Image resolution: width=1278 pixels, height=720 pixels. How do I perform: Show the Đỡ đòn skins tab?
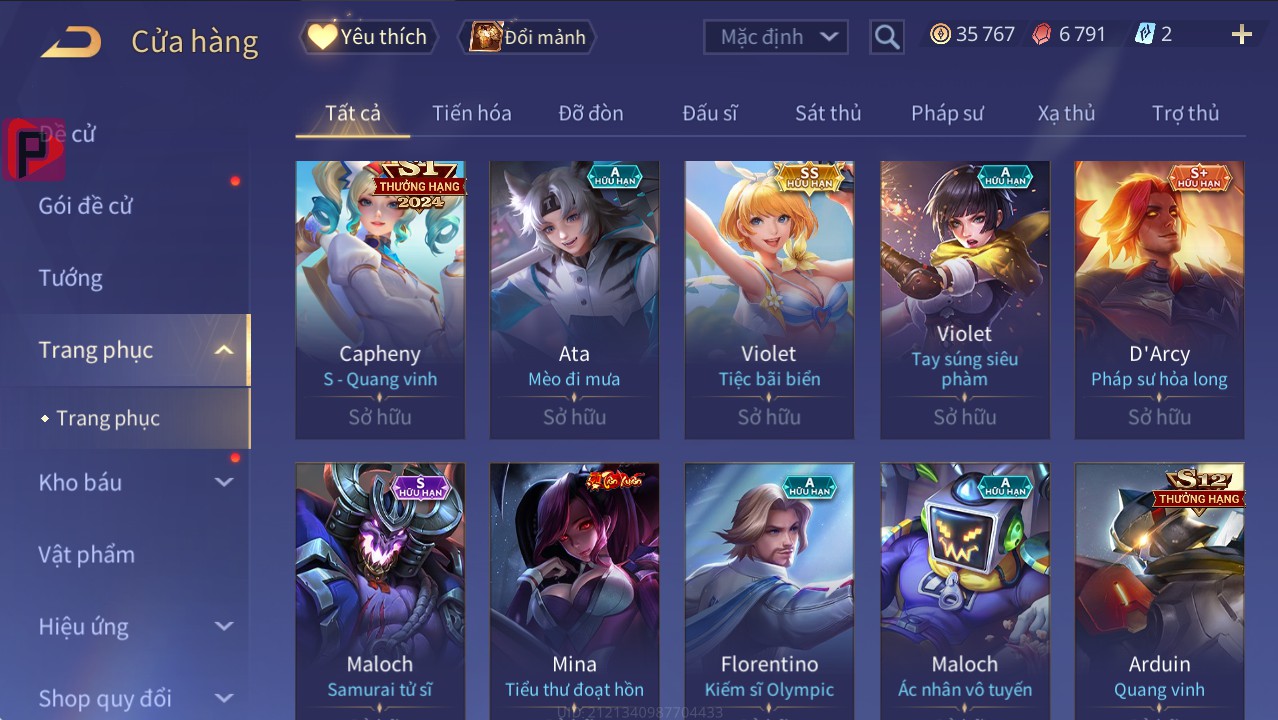(x=590, y=113)
